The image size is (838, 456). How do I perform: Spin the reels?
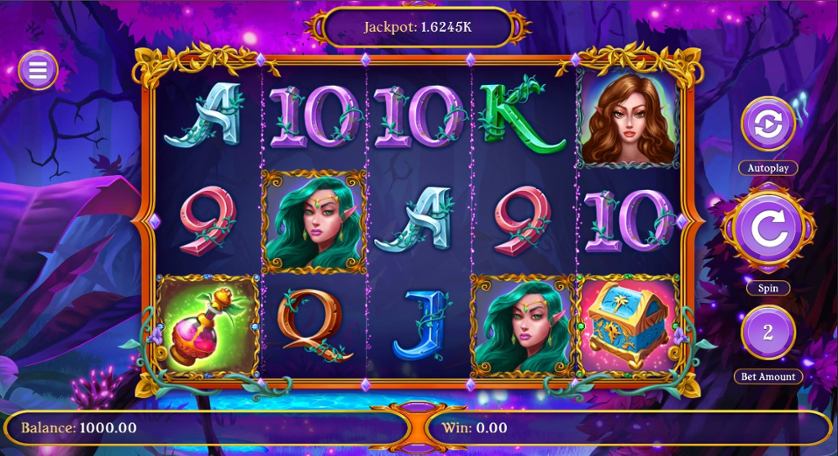point(767,229)
